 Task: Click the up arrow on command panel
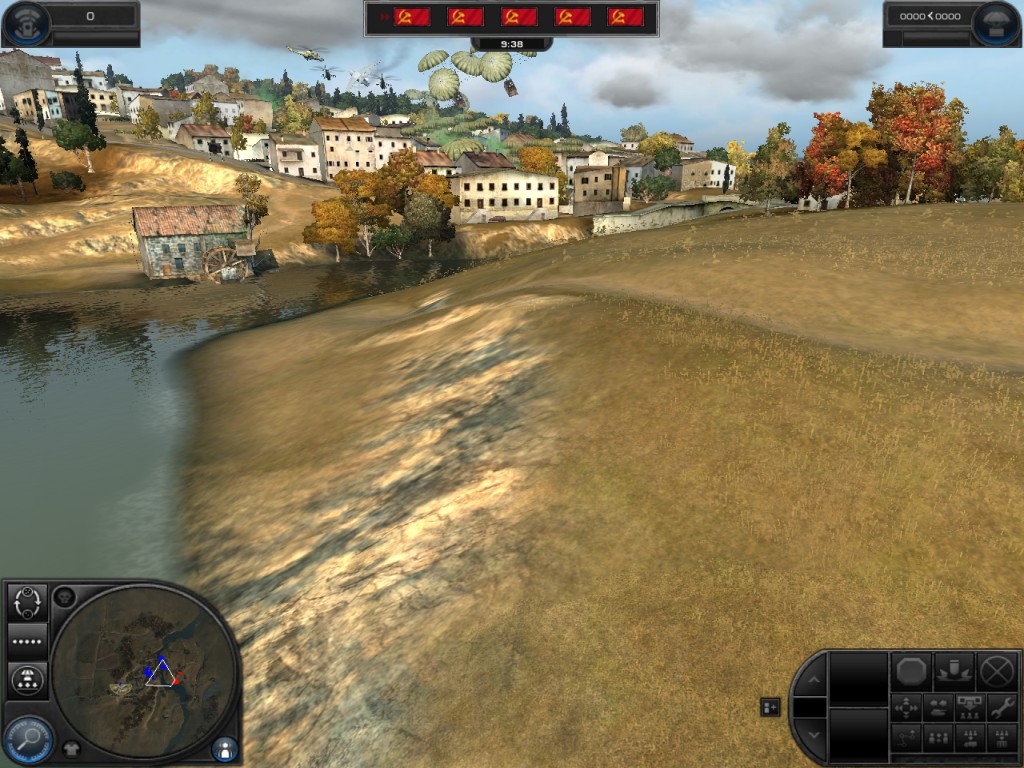[812, 680]
